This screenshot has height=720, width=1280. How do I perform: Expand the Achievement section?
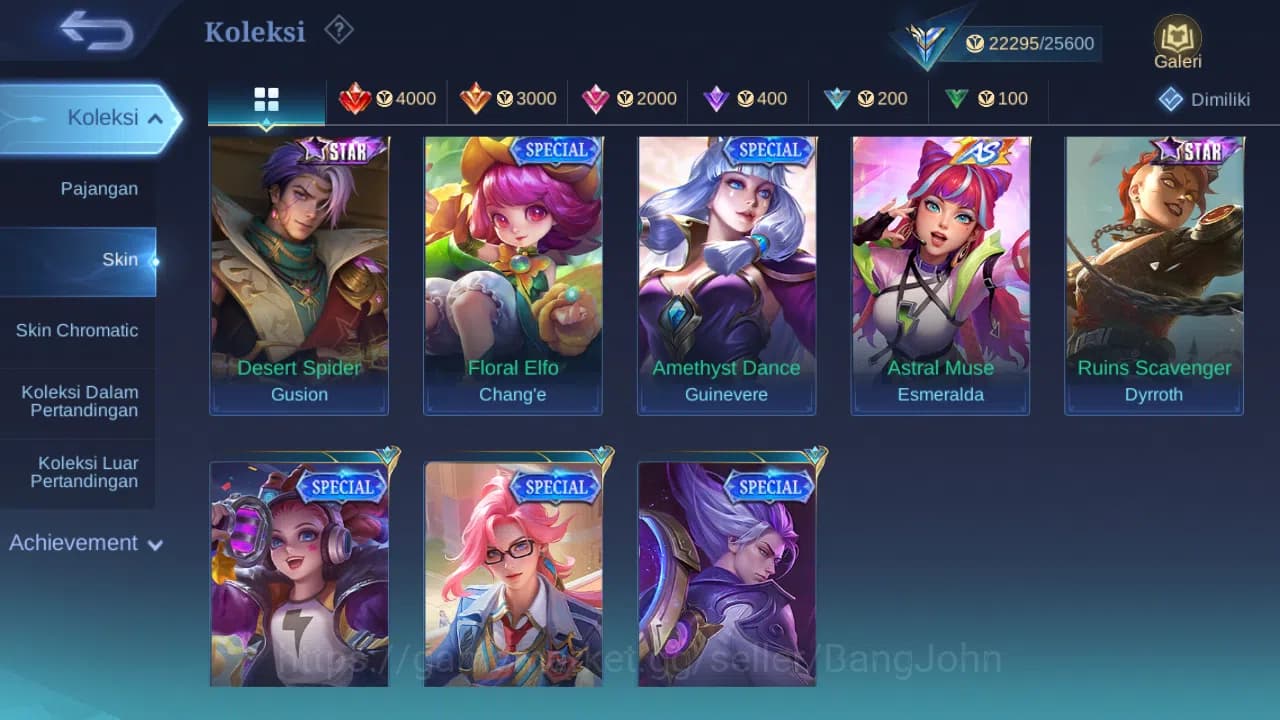tap(84, 543)
